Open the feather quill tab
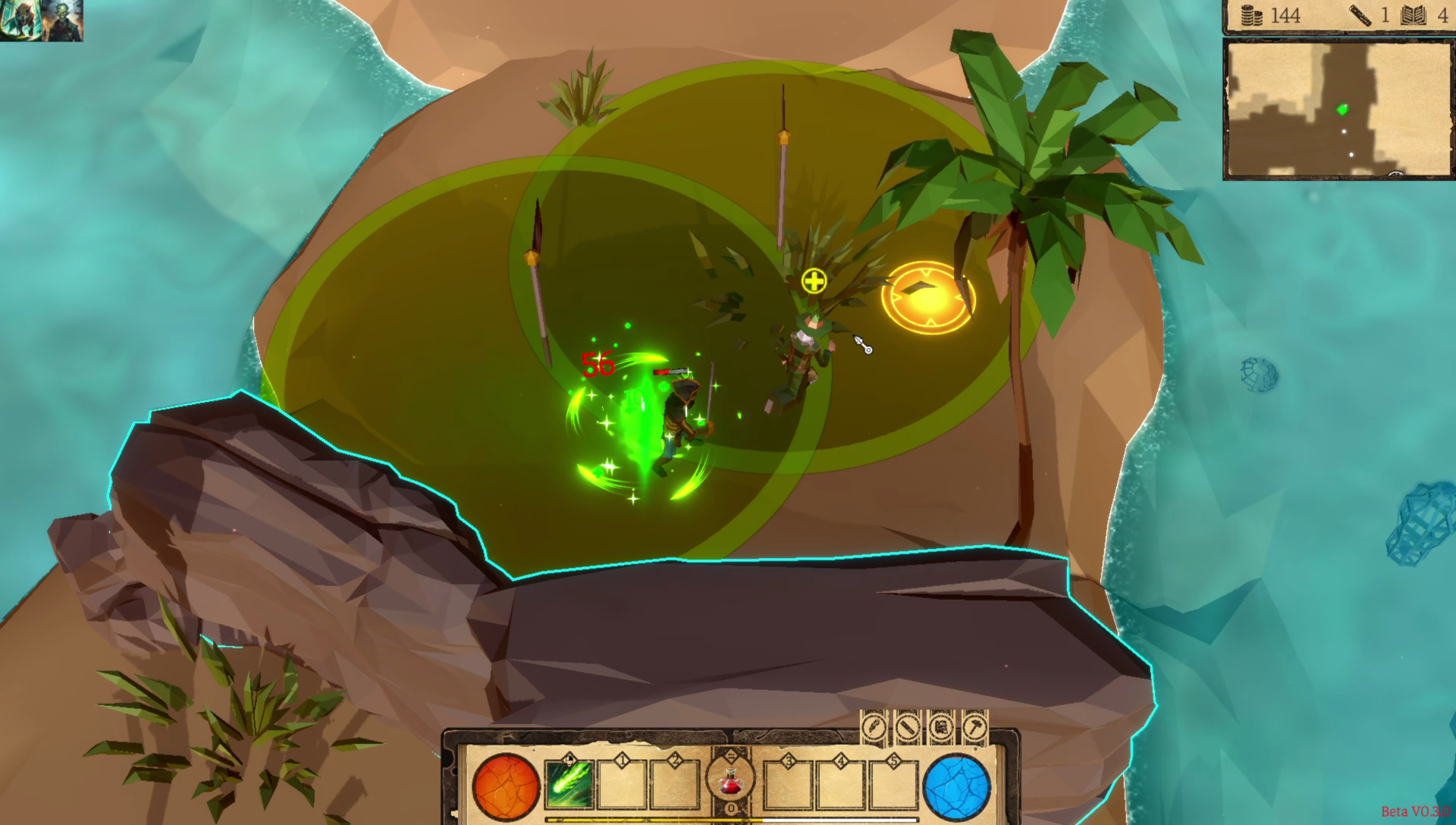The width and height of the screenshot is (1456, 825). pyautogui.click(x=874, y=728)
